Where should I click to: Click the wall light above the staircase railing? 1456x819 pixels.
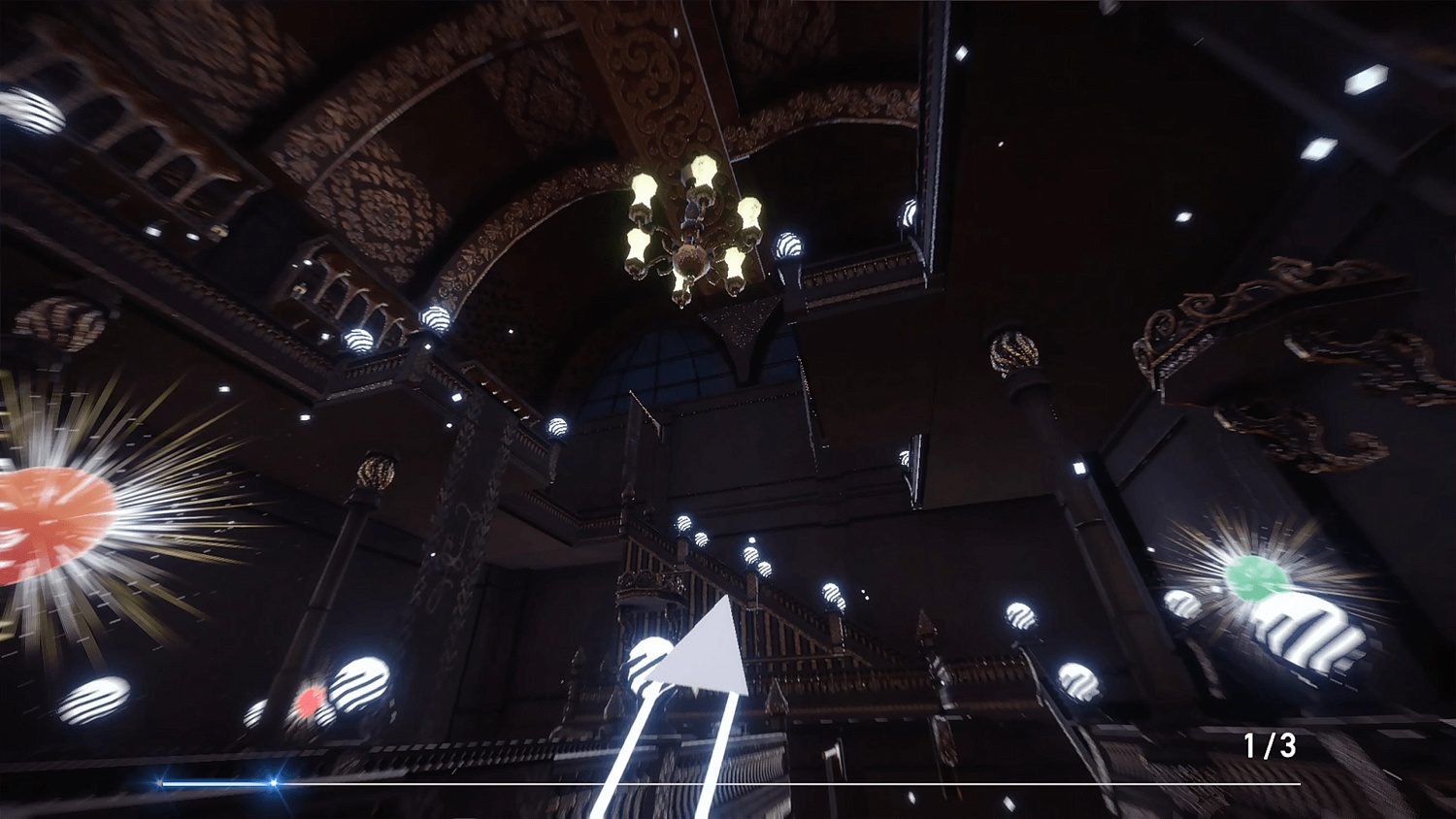[x=750, y=556]
